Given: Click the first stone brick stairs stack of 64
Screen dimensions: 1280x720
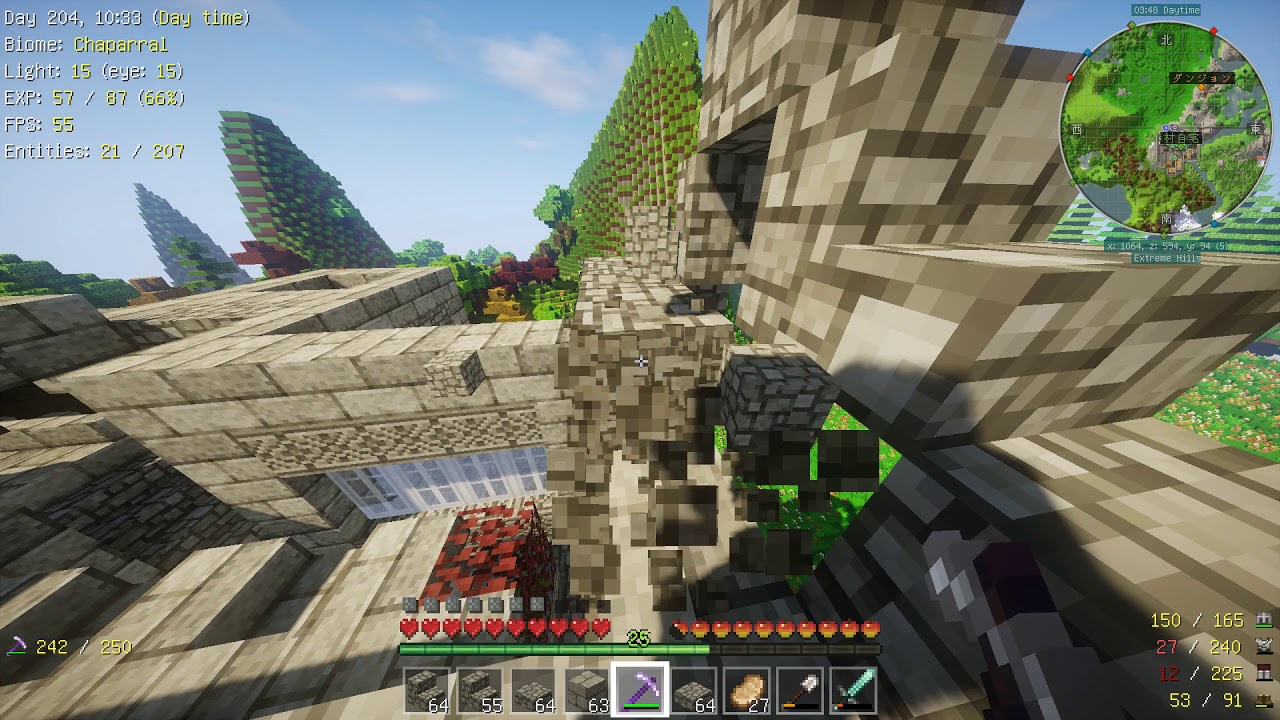Looking at the screenshot, I should click(x=428, y=690).
